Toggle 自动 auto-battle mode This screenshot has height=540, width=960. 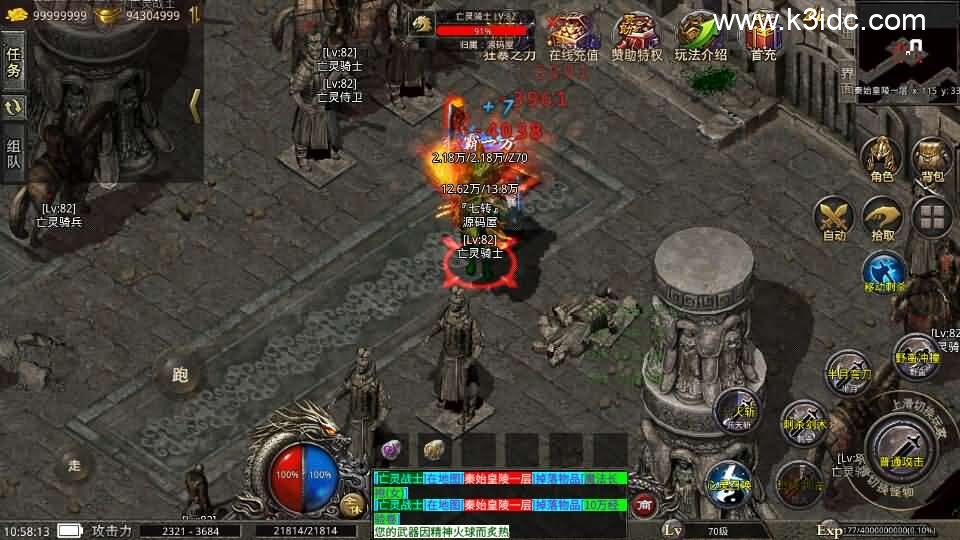pos(834,217)
